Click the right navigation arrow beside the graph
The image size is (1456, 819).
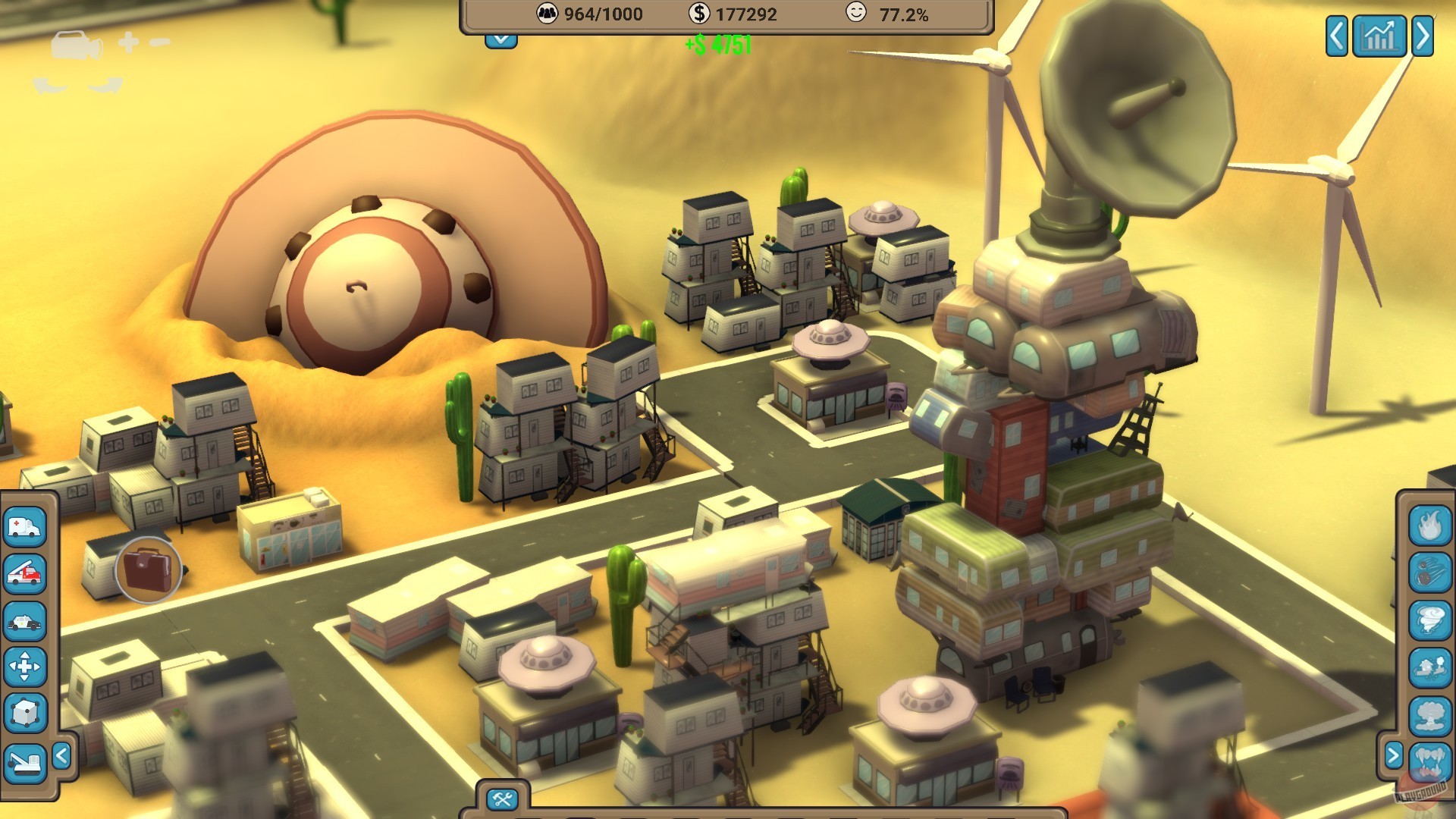click(x=1423, y=35)
